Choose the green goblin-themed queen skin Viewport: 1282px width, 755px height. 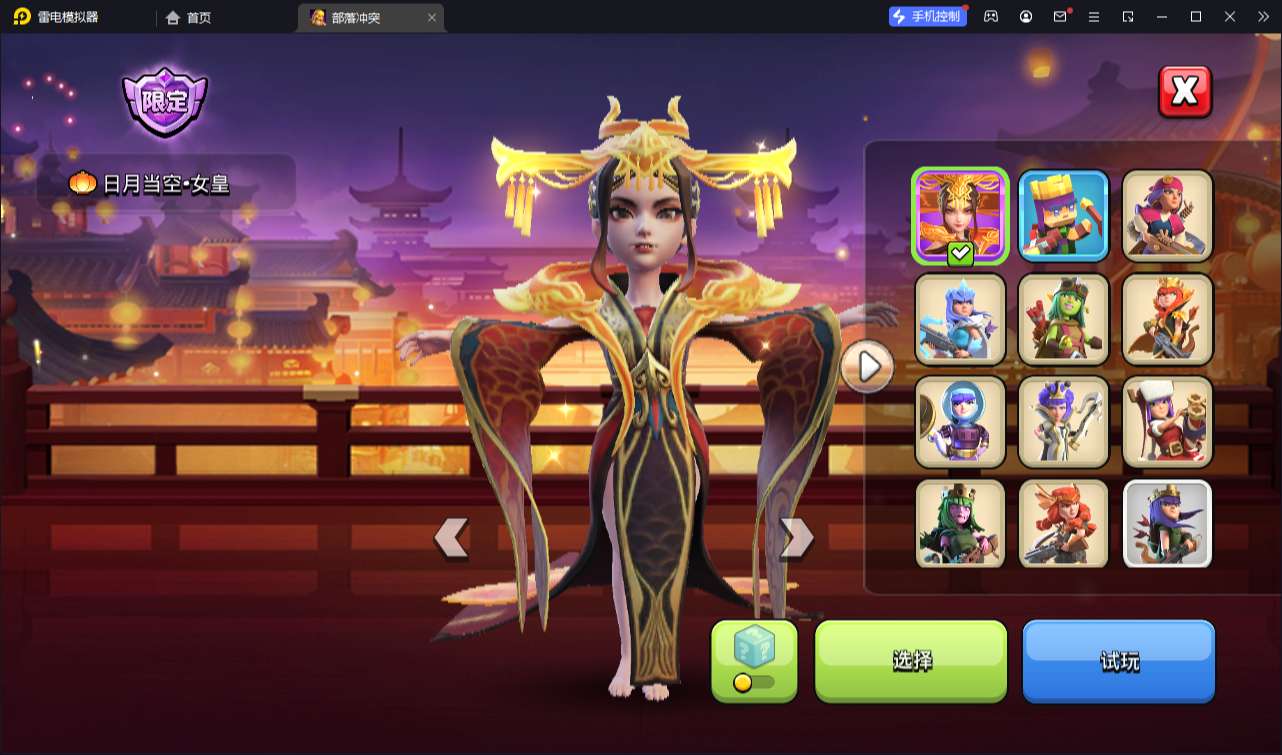[x=1063, y=319]
